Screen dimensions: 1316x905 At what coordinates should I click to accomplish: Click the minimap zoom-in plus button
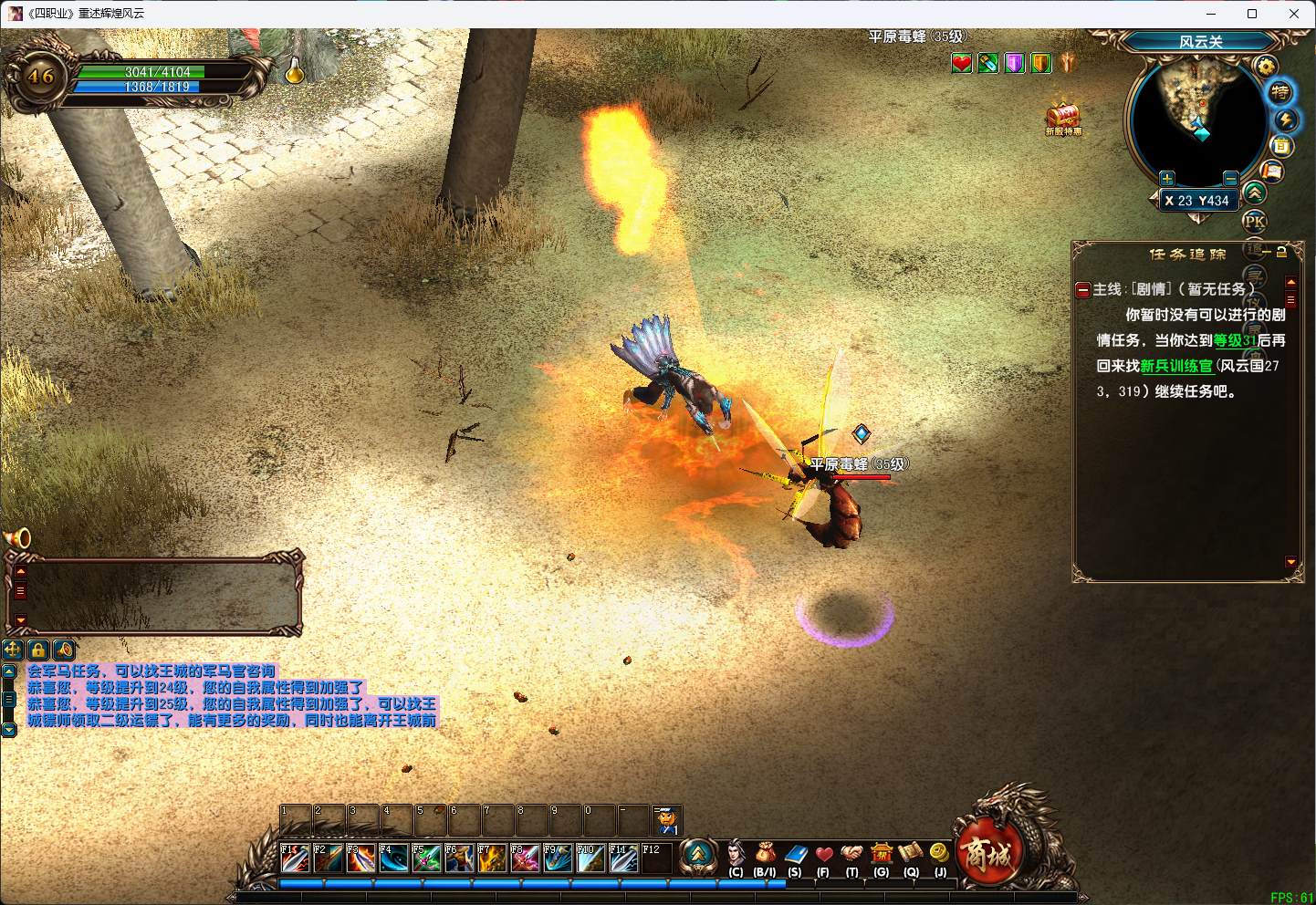click(x=1166, y=178)
